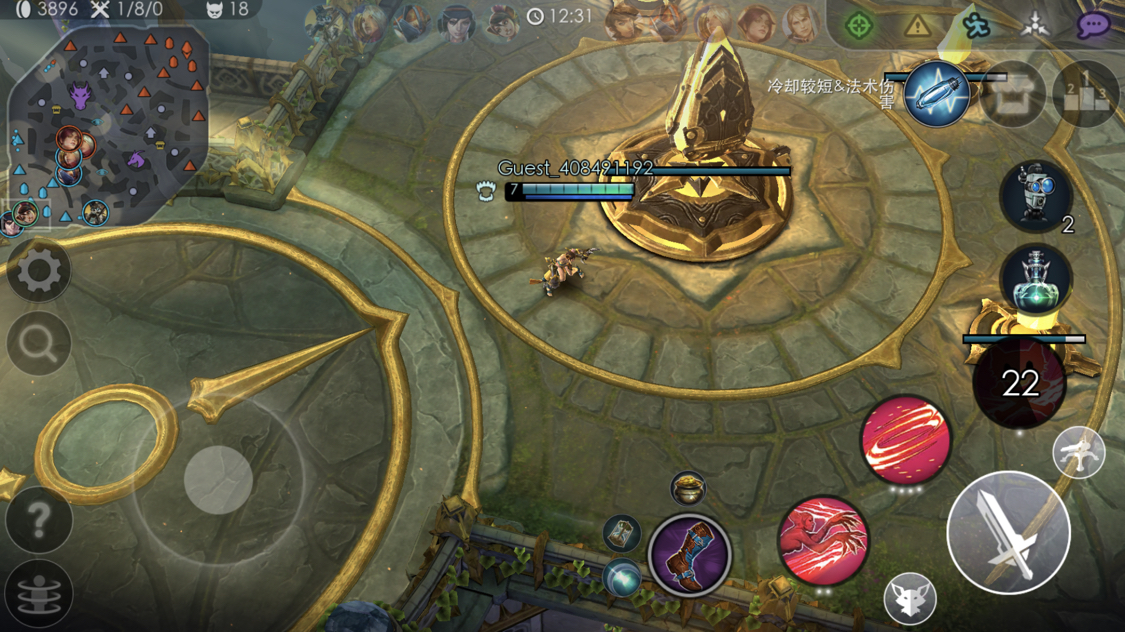Viewport: 1125px width, 632px height.
Task: Place the robot ward item
Action: [1036, 195]
